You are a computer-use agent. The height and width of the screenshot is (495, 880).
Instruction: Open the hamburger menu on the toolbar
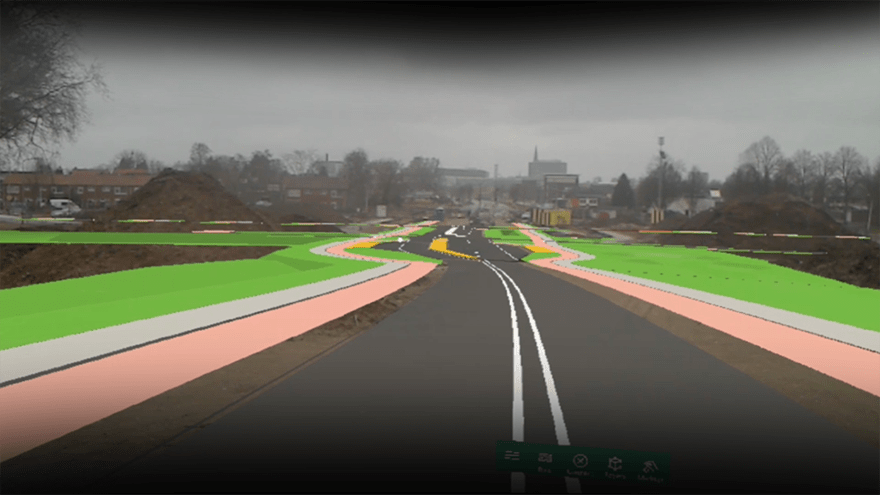pyautogui.click(x=512, y=456)
